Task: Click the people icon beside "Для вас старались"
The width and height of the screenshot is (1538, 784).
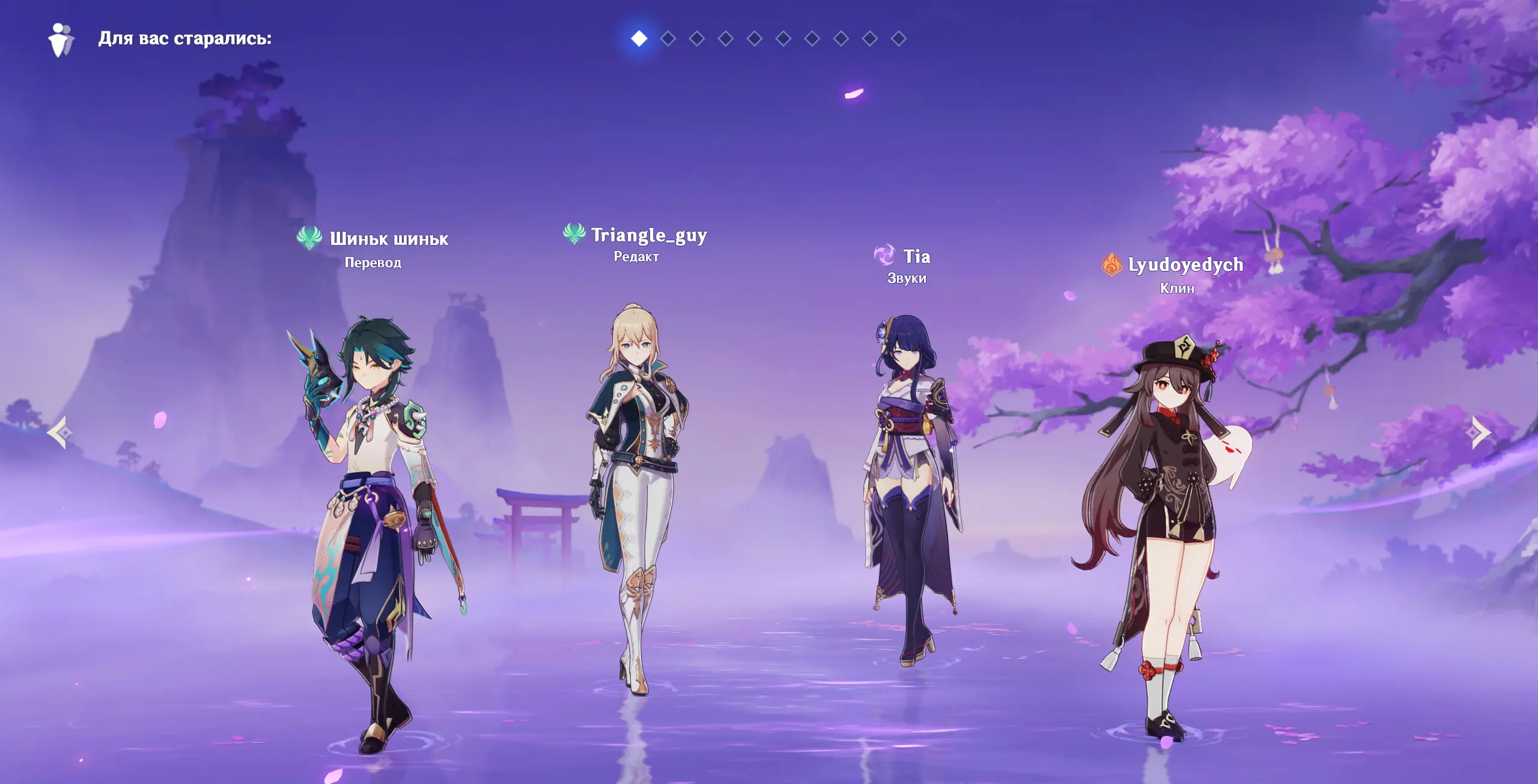Action: point(61,40)
